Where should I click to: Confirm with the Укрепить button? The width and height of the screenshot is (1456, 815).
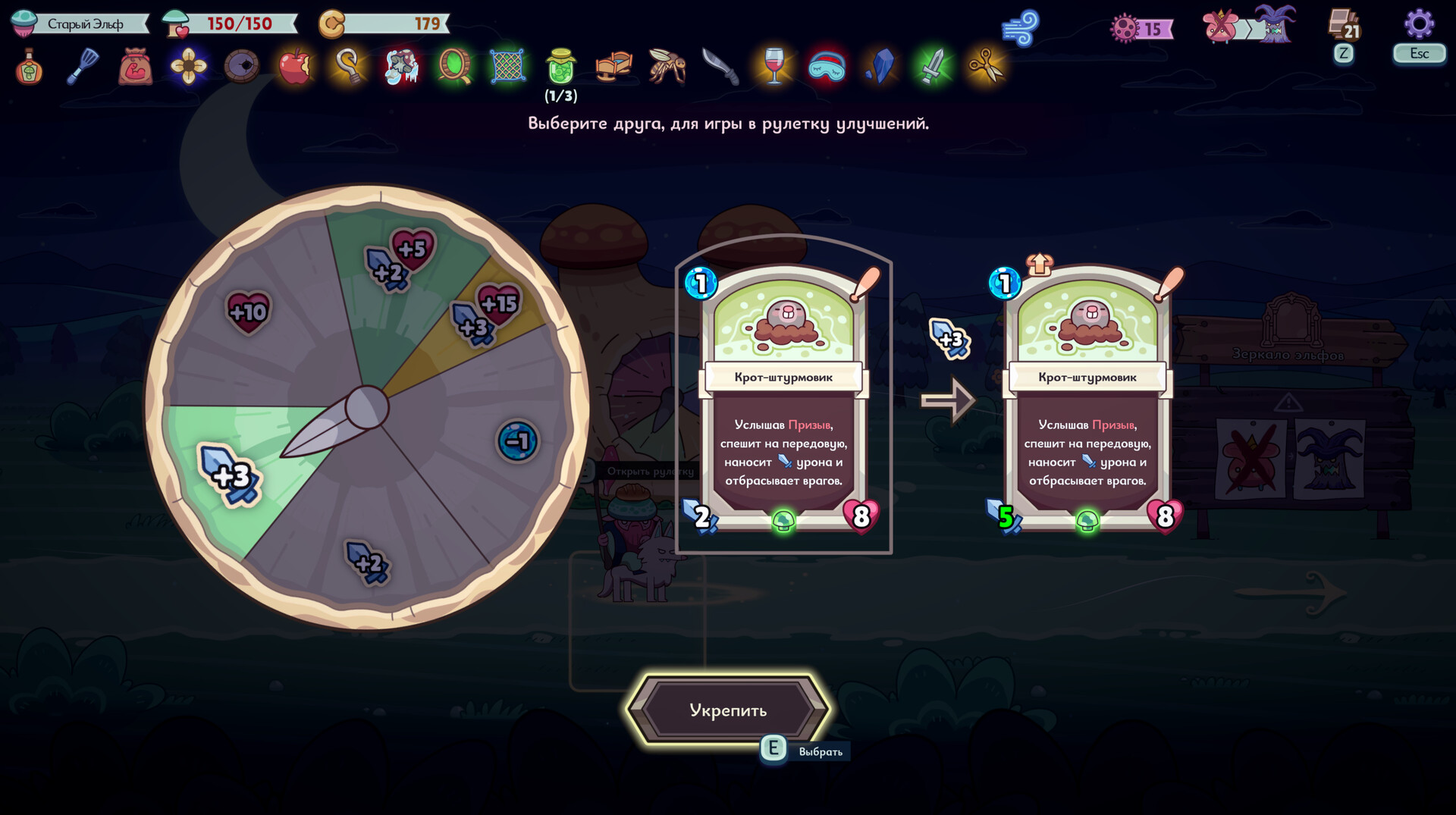click(x=728, y=710)
